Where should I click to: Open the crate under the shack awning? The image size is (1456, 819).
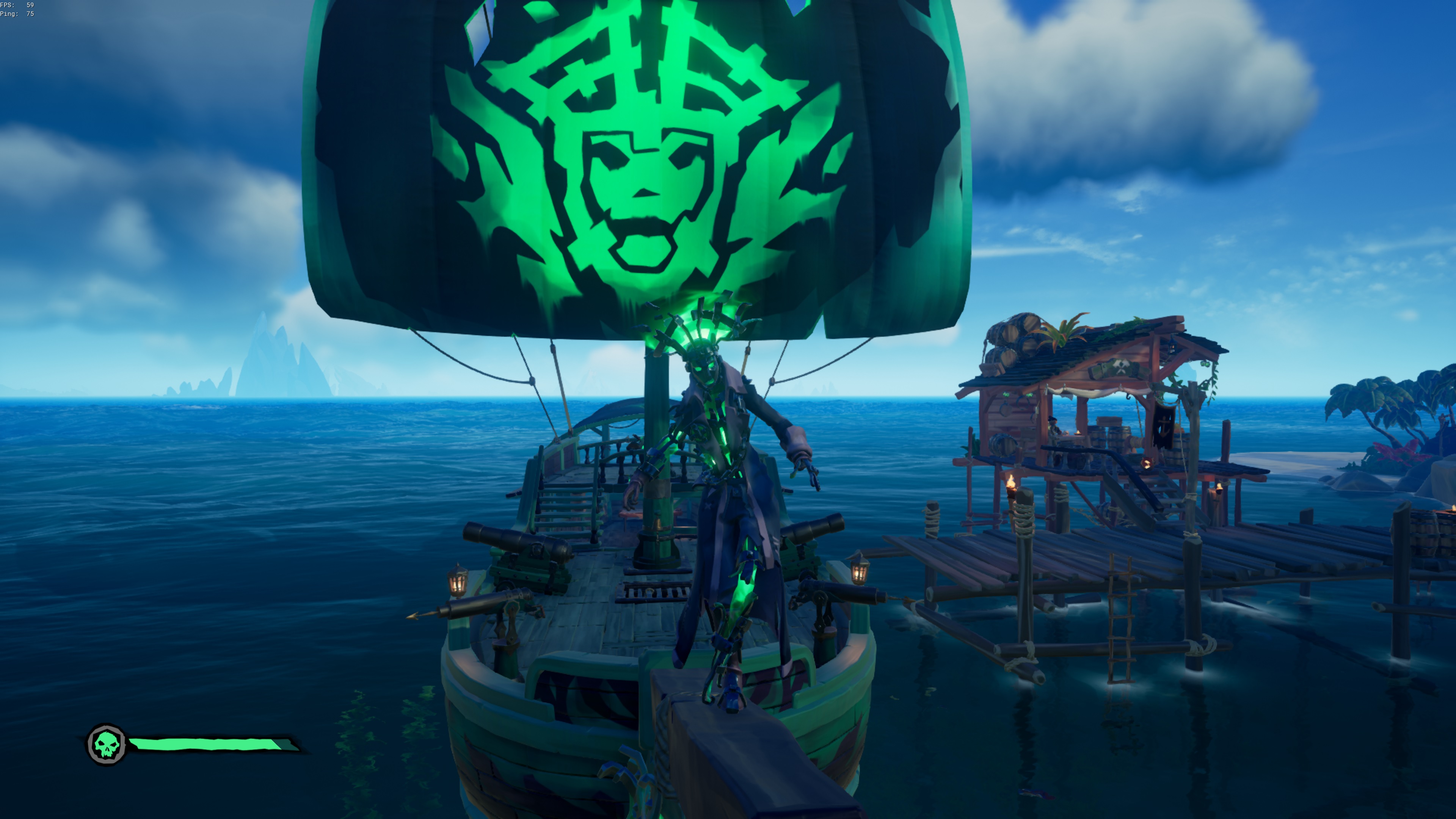pyautogui.click(x=1109, y=421)
